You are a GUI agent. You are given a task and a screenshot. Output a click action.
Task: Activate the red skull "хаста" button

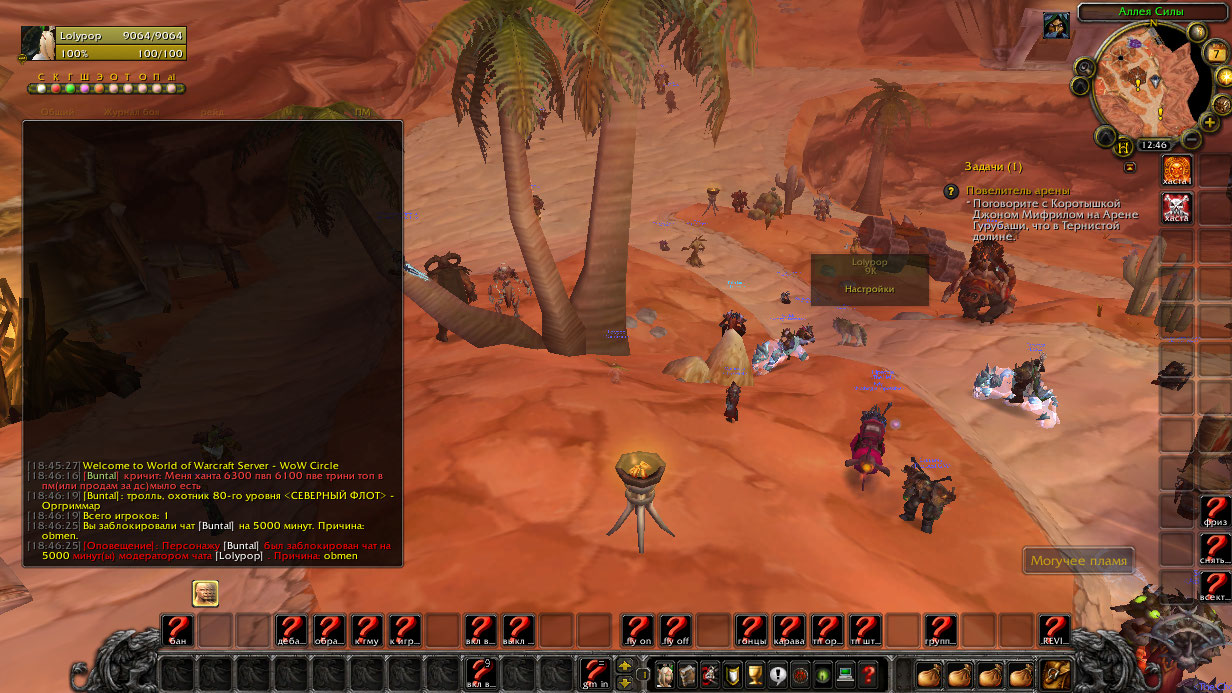tap(1176, 208)
